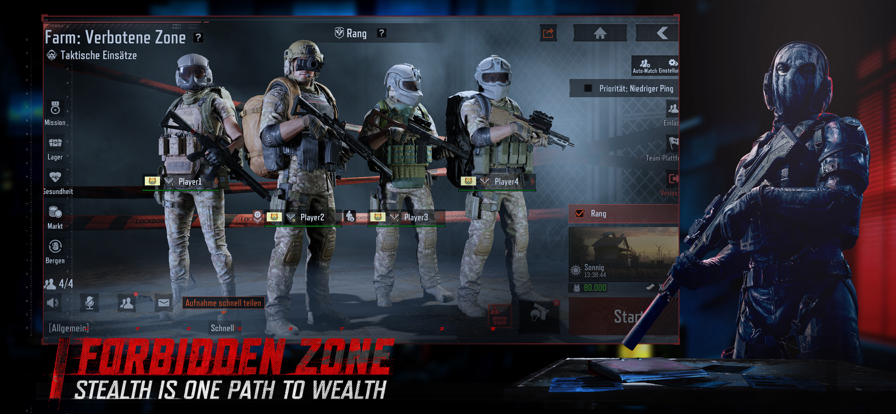Open Auto-Match settings
The width and height of the screenshot is (896, 414).
pos(655,65)
